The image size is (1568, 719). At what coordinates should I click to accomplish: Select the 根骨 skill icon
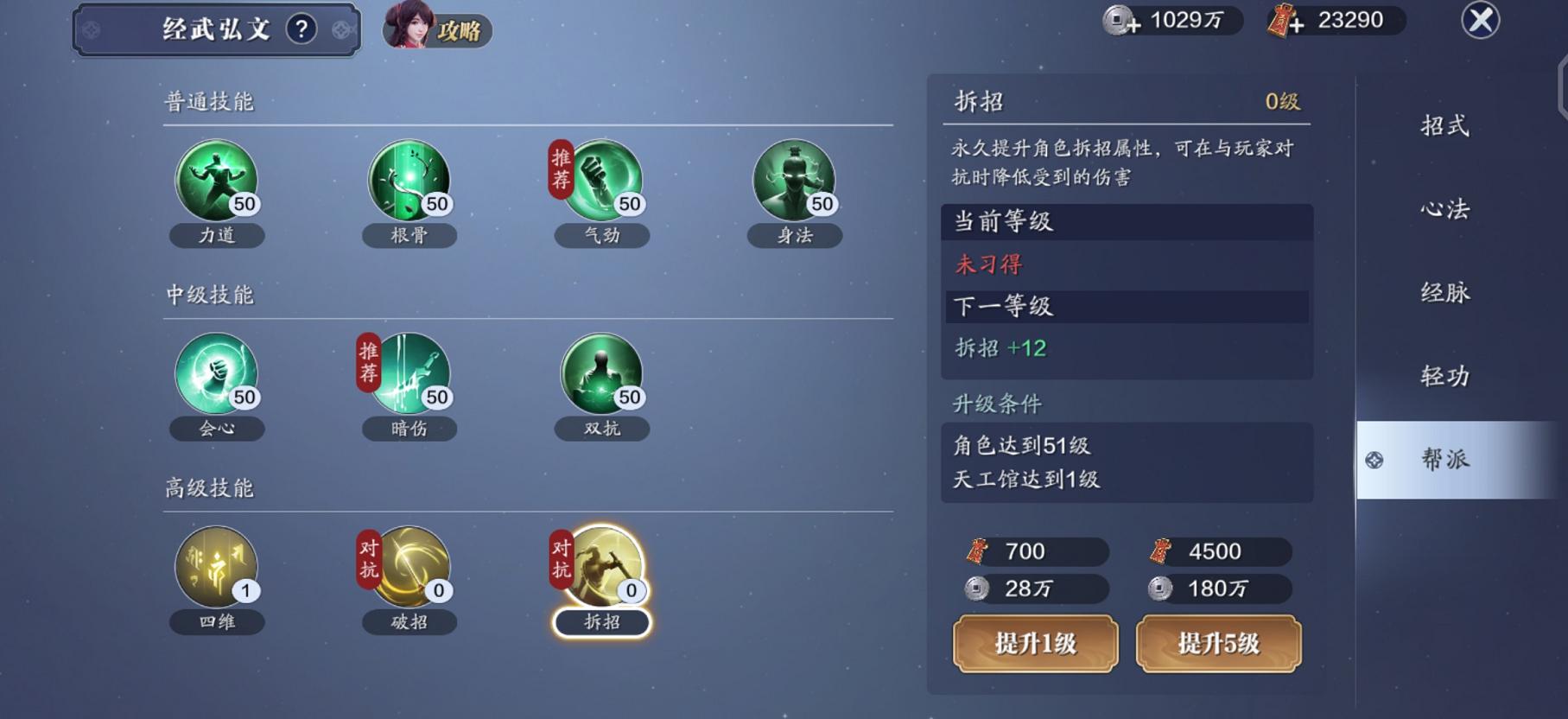409,181
